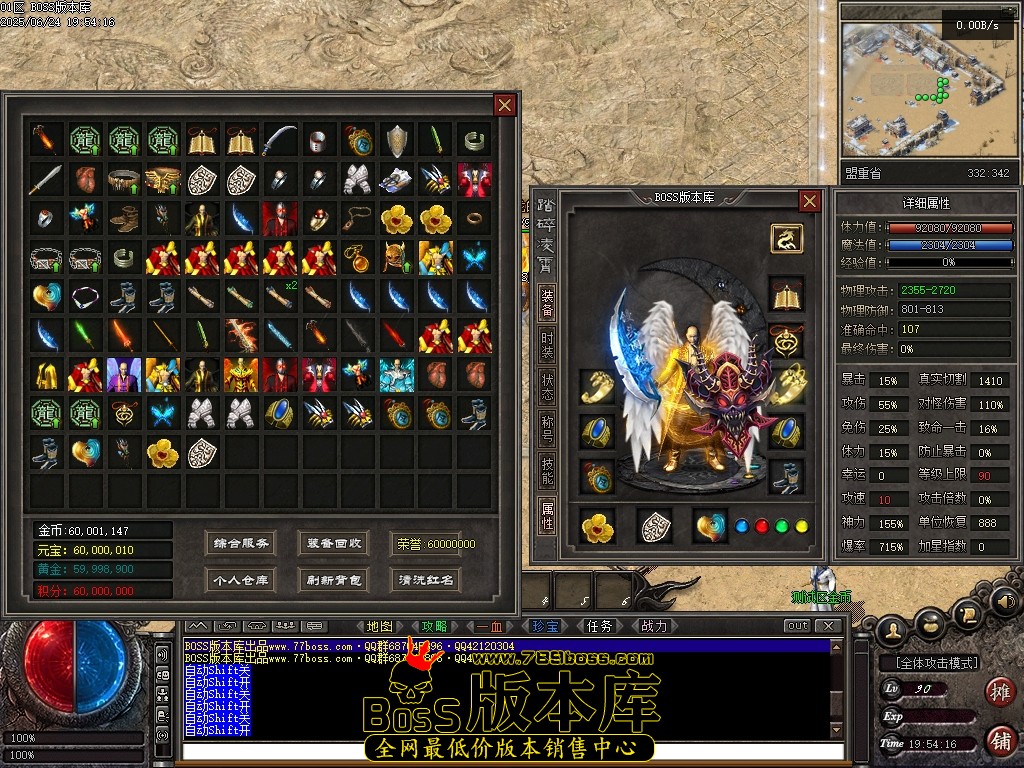Close the character equipment panel
The width and height of the screenshot is (1024, 768).
(810, 201)
